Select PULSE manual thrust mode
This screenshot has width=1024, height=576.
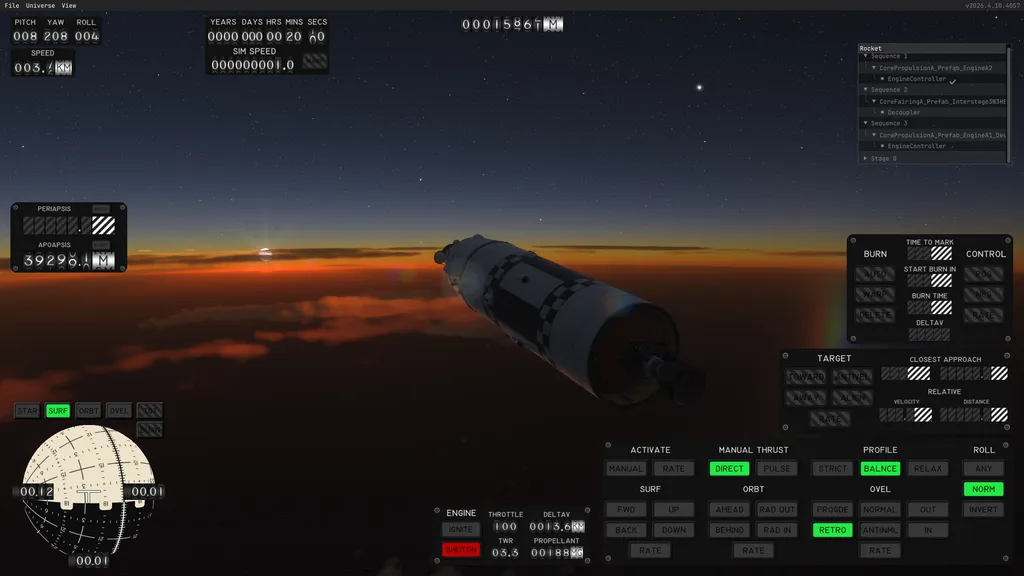coord(776,469)
